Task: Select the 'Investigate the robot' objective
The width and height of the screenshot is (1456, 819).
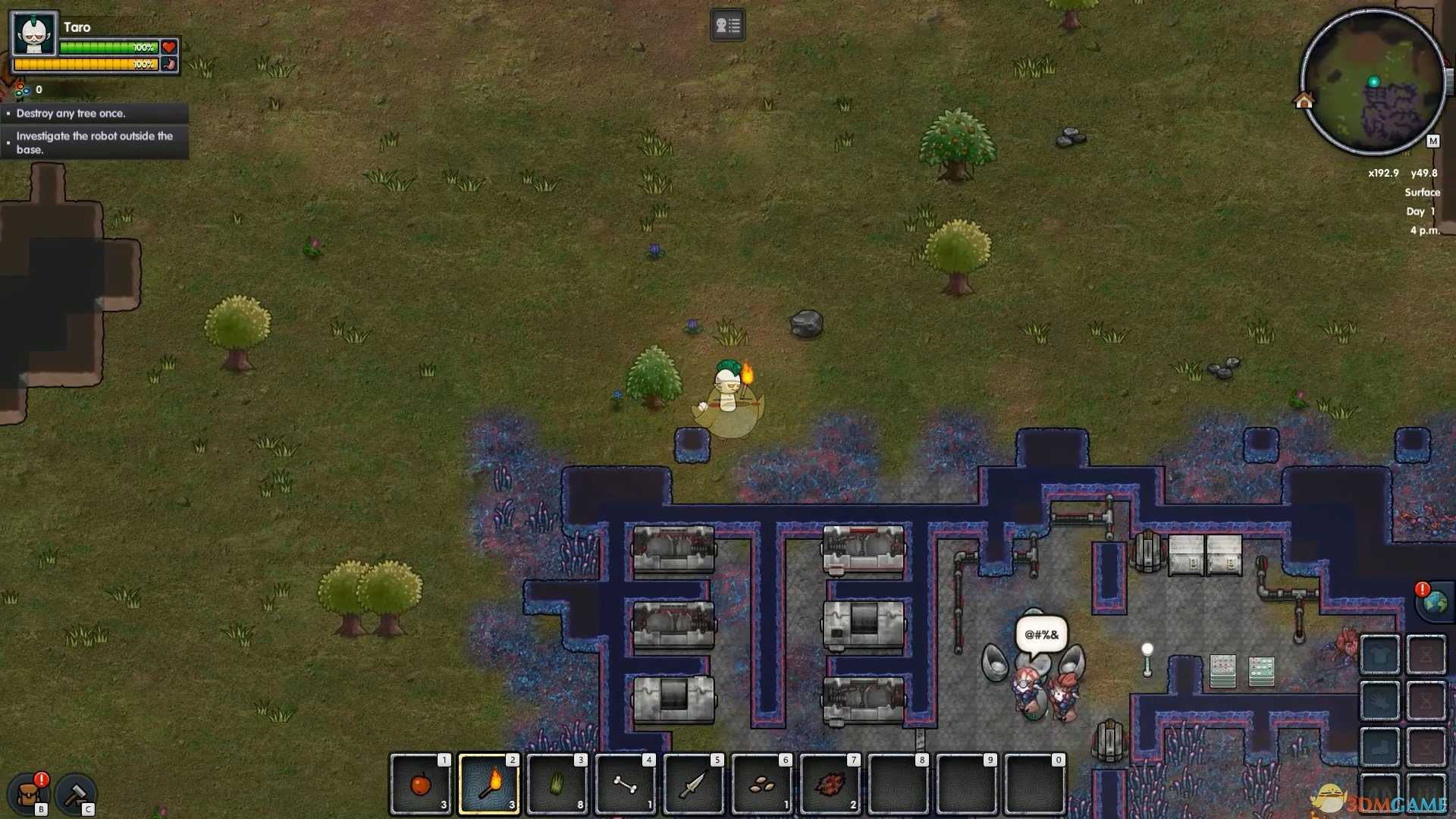Action: (x=95, y=143)
